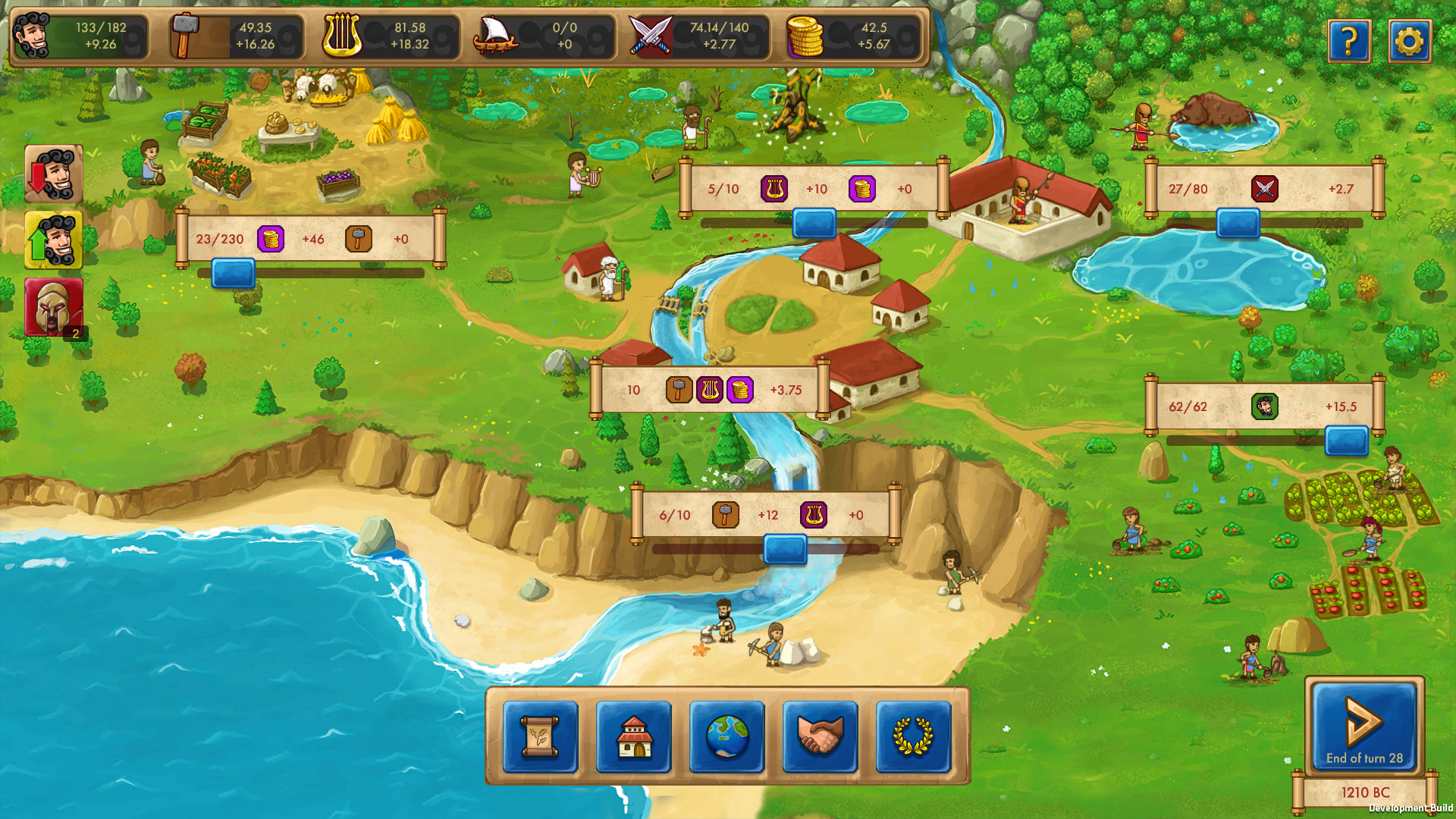
Task: Click the 62/62 population scroll banner
Action: click(x=1261, y=406)
